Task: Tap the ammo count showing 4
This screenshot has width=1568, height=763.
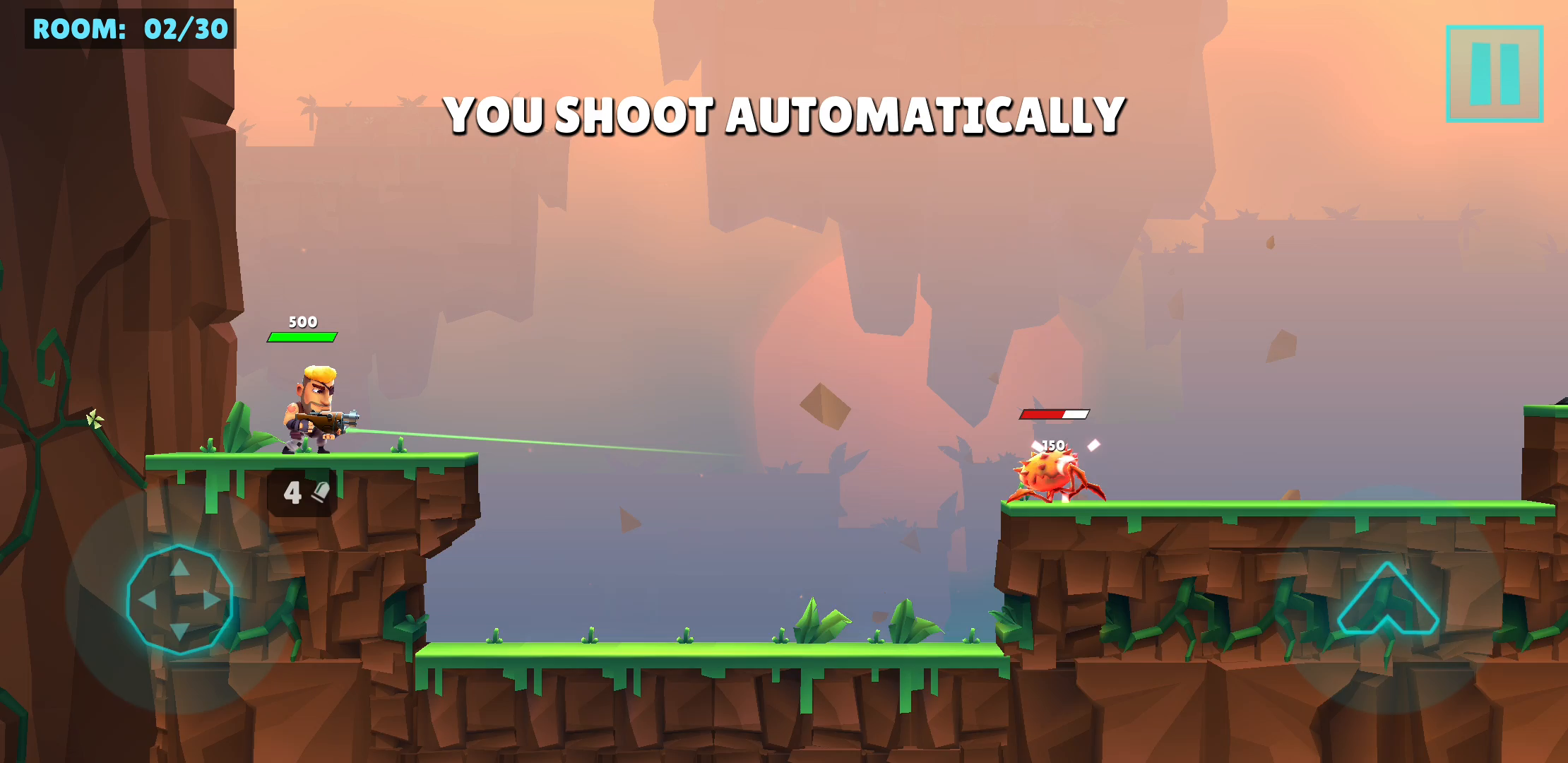Action: coord(292,492)
